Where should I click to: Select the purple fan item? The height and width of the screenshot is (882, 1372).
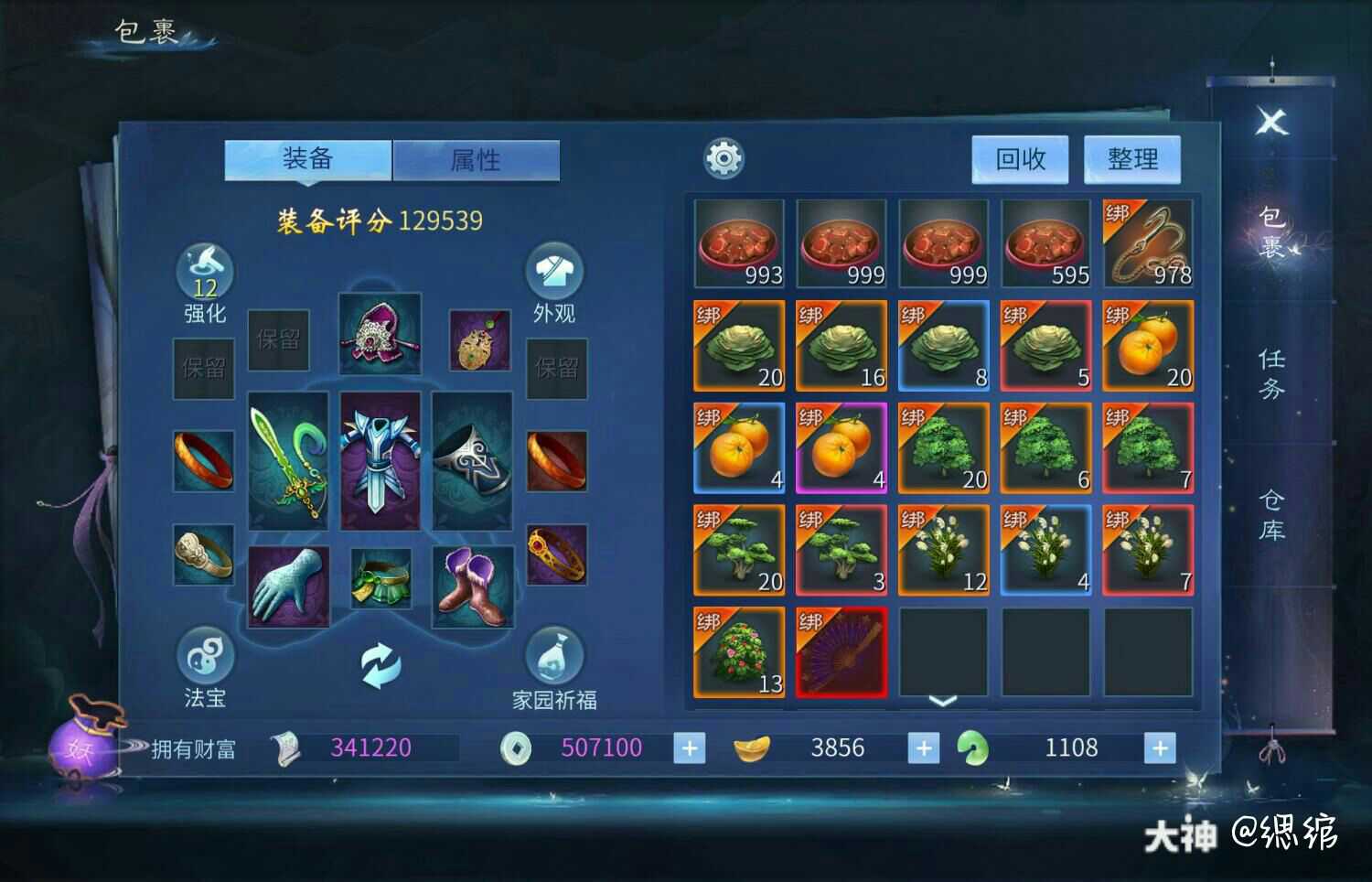841,651
